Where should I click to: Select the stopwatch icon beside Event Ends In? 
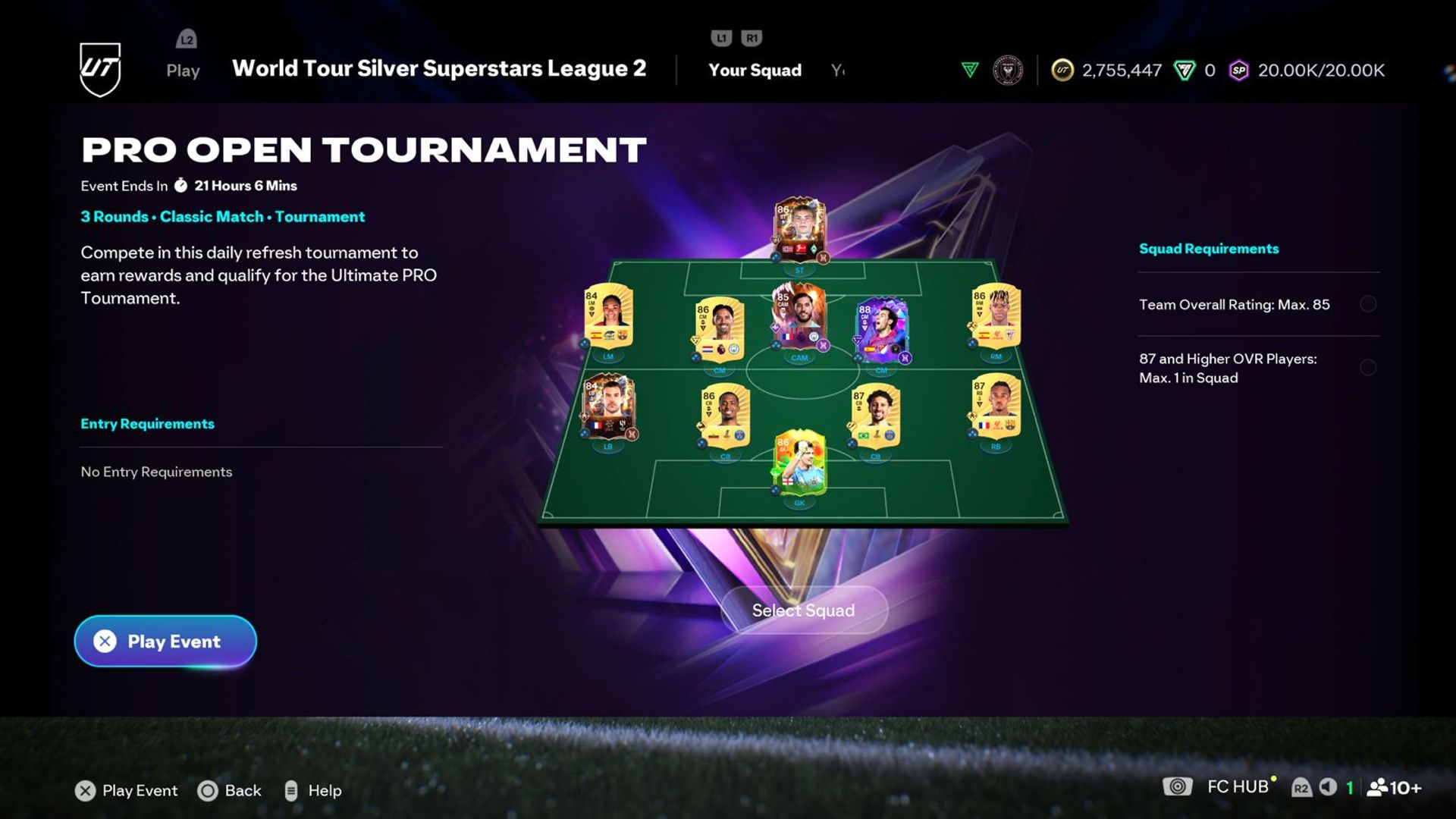click(180, 185)
